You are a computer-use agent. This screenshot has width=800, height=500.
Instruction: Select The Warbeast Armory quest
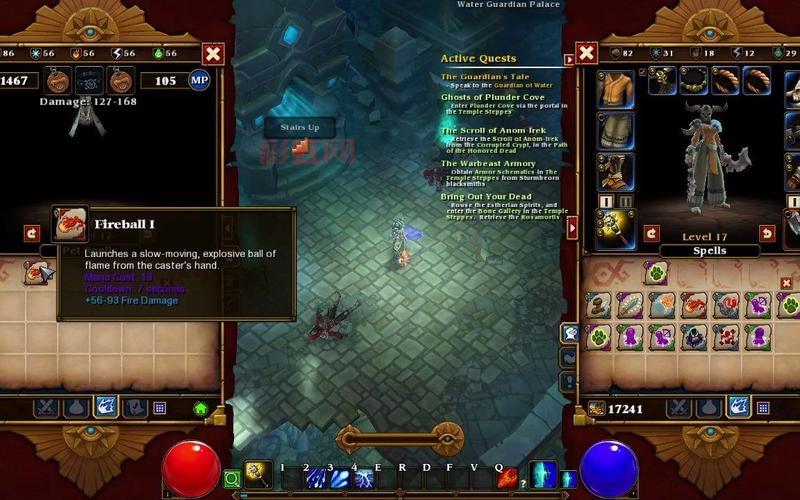point(489,163)
